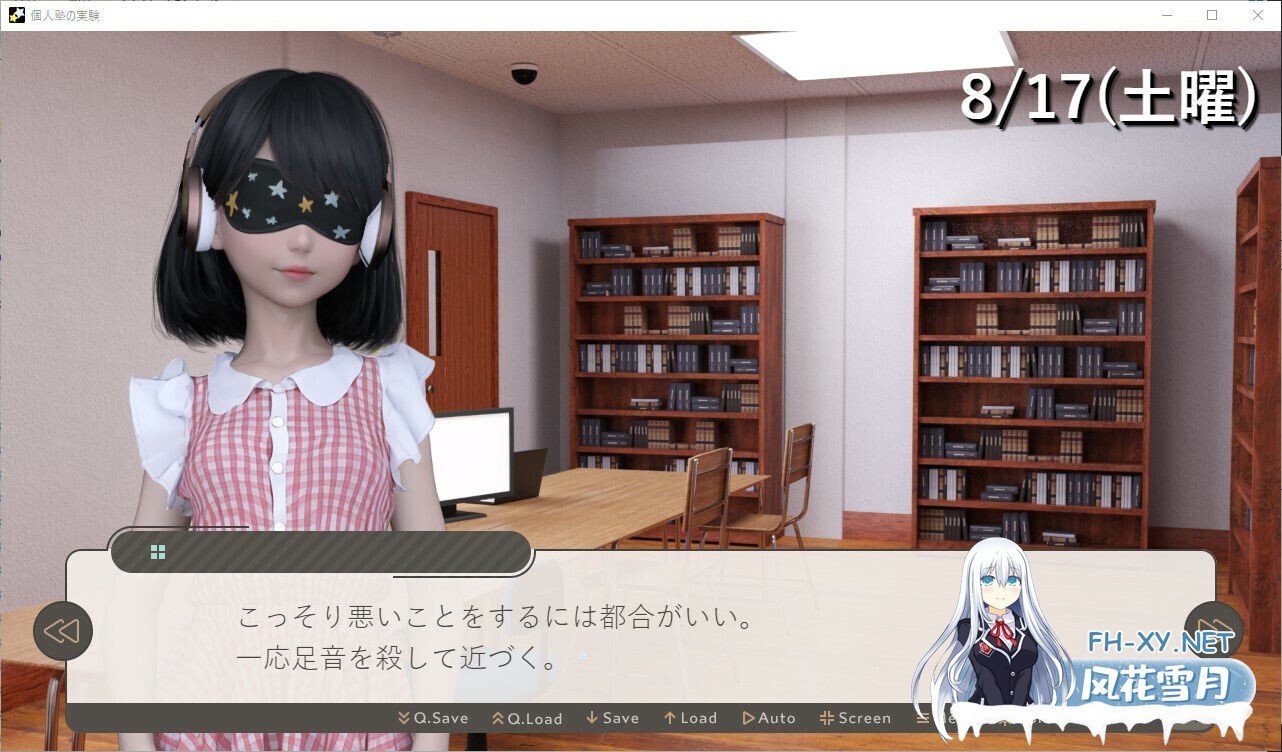
Task: Select Q.Save from the bottom menu bar
Action: (x=433, y=718)
